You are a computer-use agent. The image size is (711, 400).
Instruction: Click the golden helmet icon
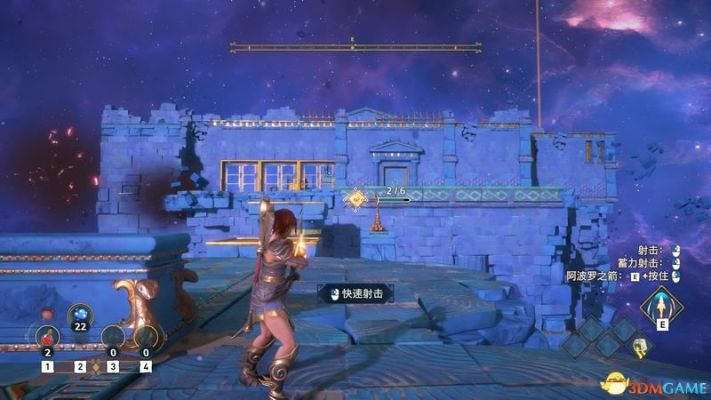[x=642, y=349]
